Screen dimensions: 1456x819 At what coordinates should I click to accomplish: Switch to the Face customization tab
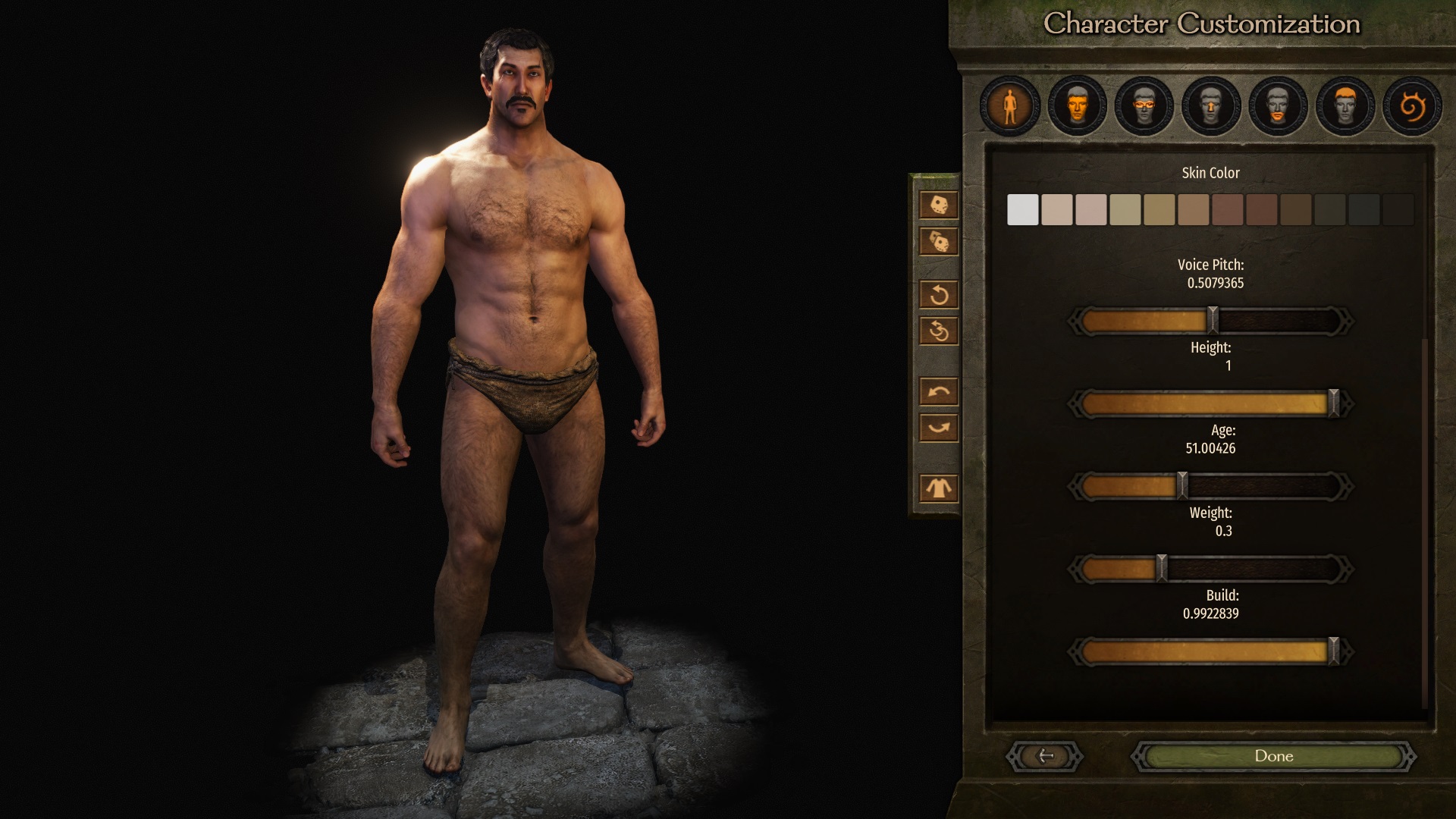point(1077,106)
